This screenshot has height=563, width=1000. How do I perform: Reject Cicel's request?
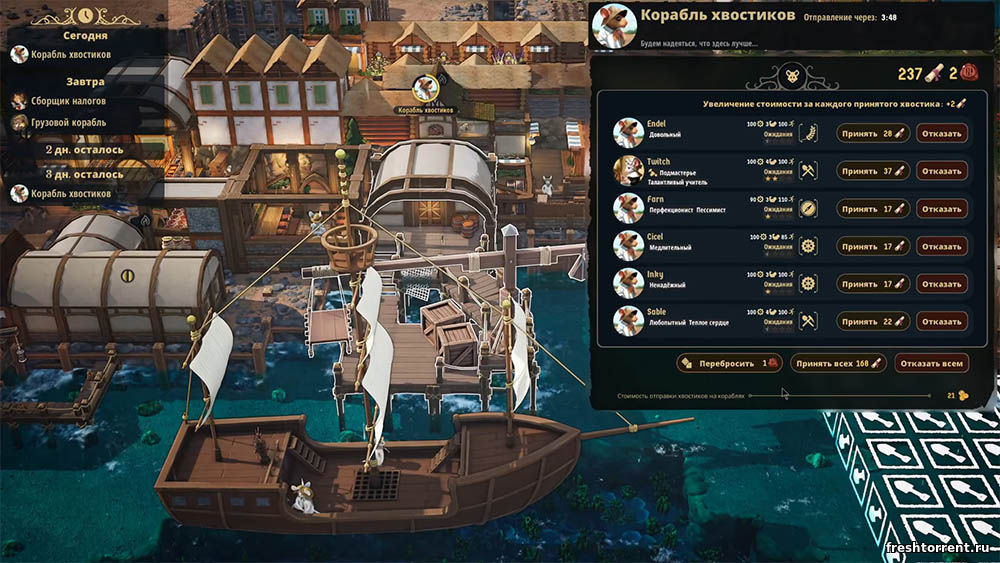[x=941, y=246]
